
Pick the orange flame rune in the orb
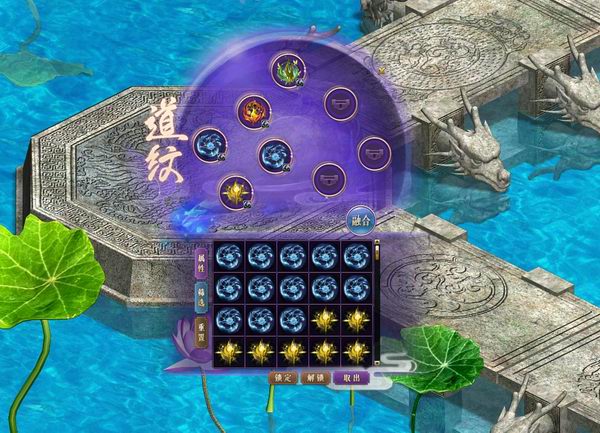coord(252,110)
